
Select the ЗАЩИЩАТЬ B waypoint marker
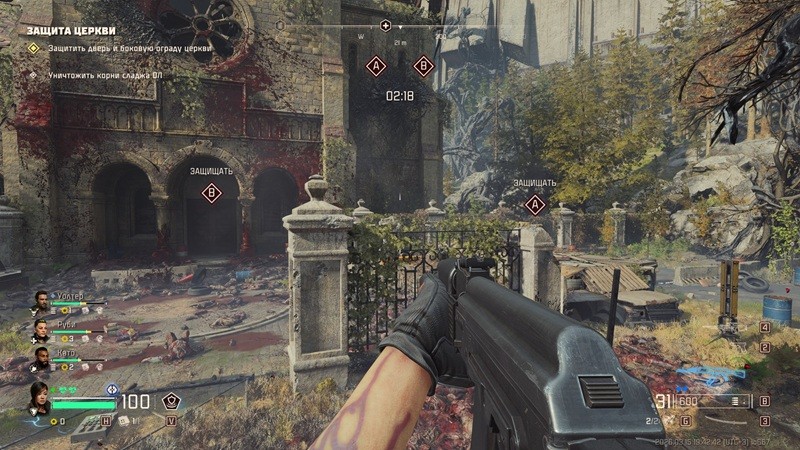(x=211, y=193)
